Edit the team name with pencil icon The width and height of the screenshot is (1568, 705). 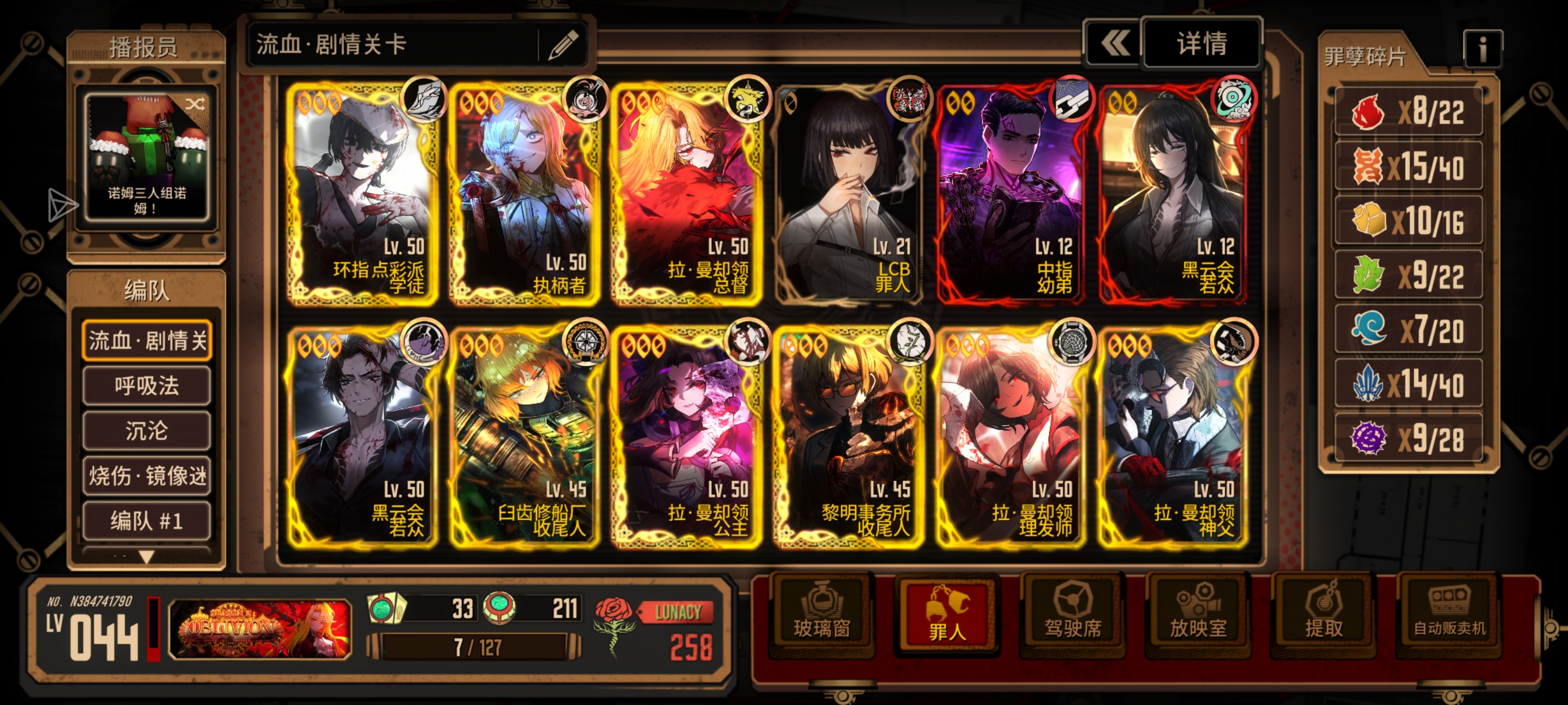(x=563, y=45)
